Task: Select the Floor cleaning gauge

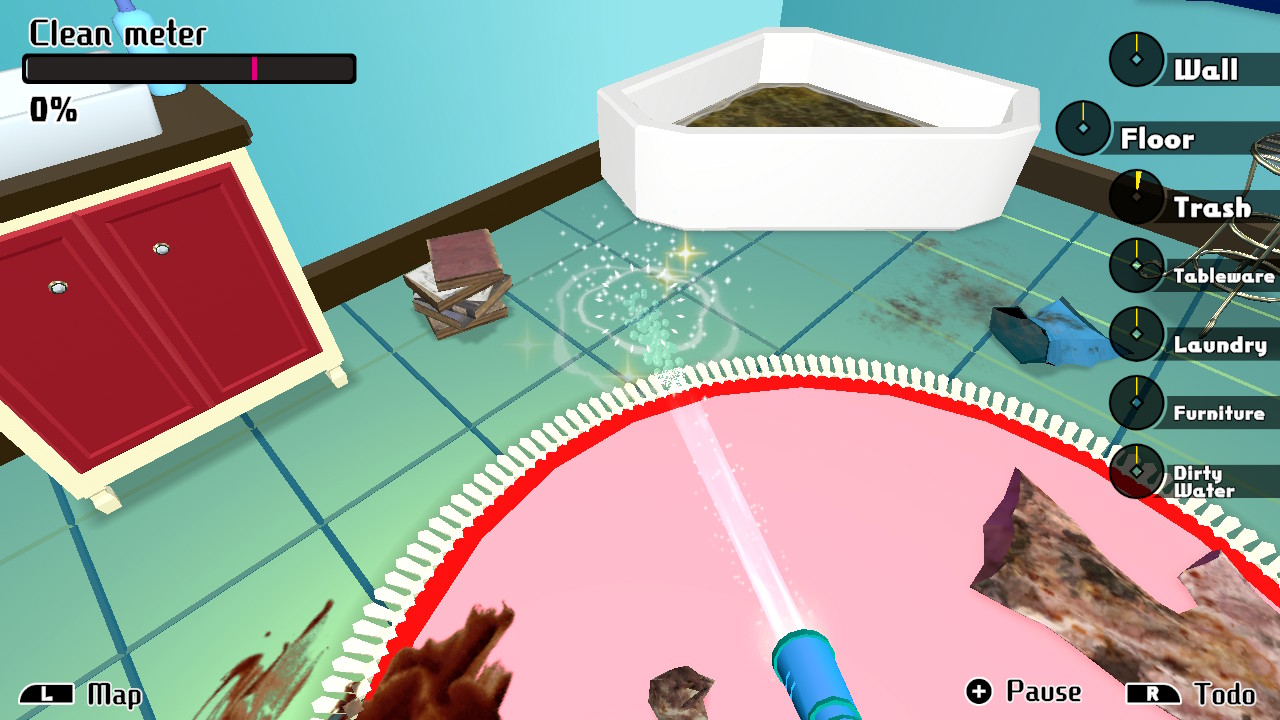Action: (x=1083, y=128)
